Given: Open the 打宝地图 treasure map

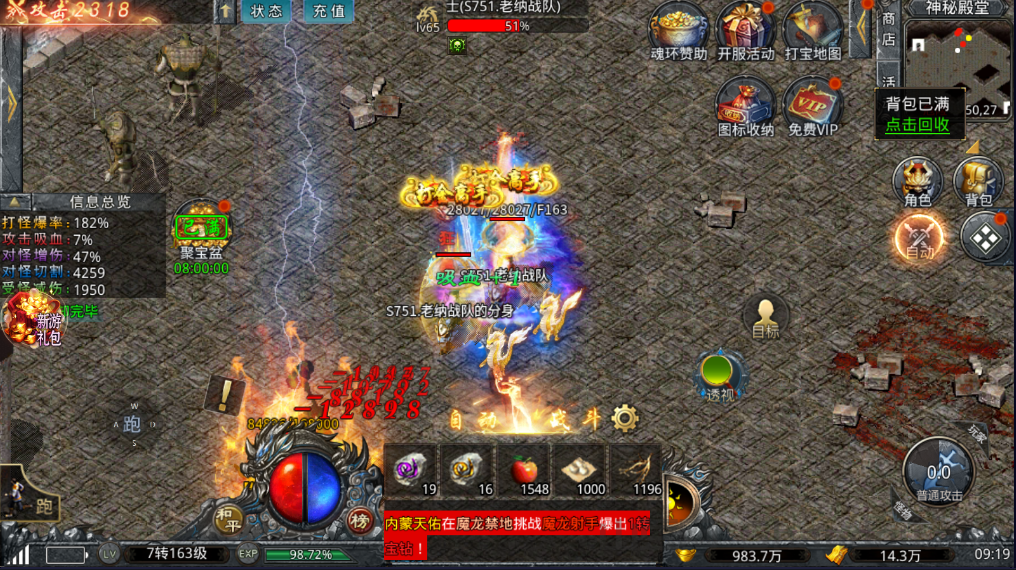Looking at the screenshot, I should coord(812,27).
